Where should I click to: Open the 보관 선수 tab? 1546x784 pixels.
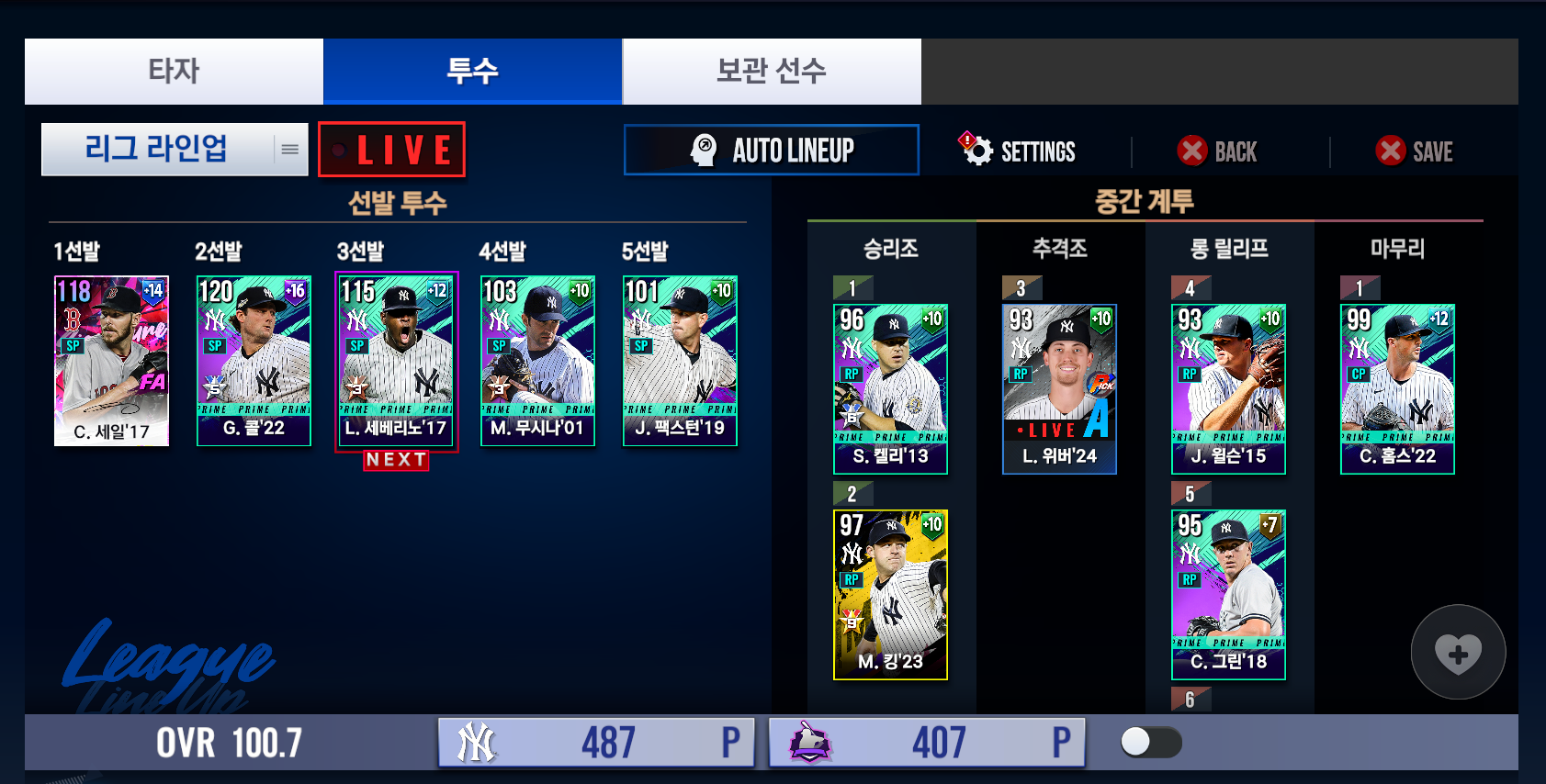tap(772, 71)
